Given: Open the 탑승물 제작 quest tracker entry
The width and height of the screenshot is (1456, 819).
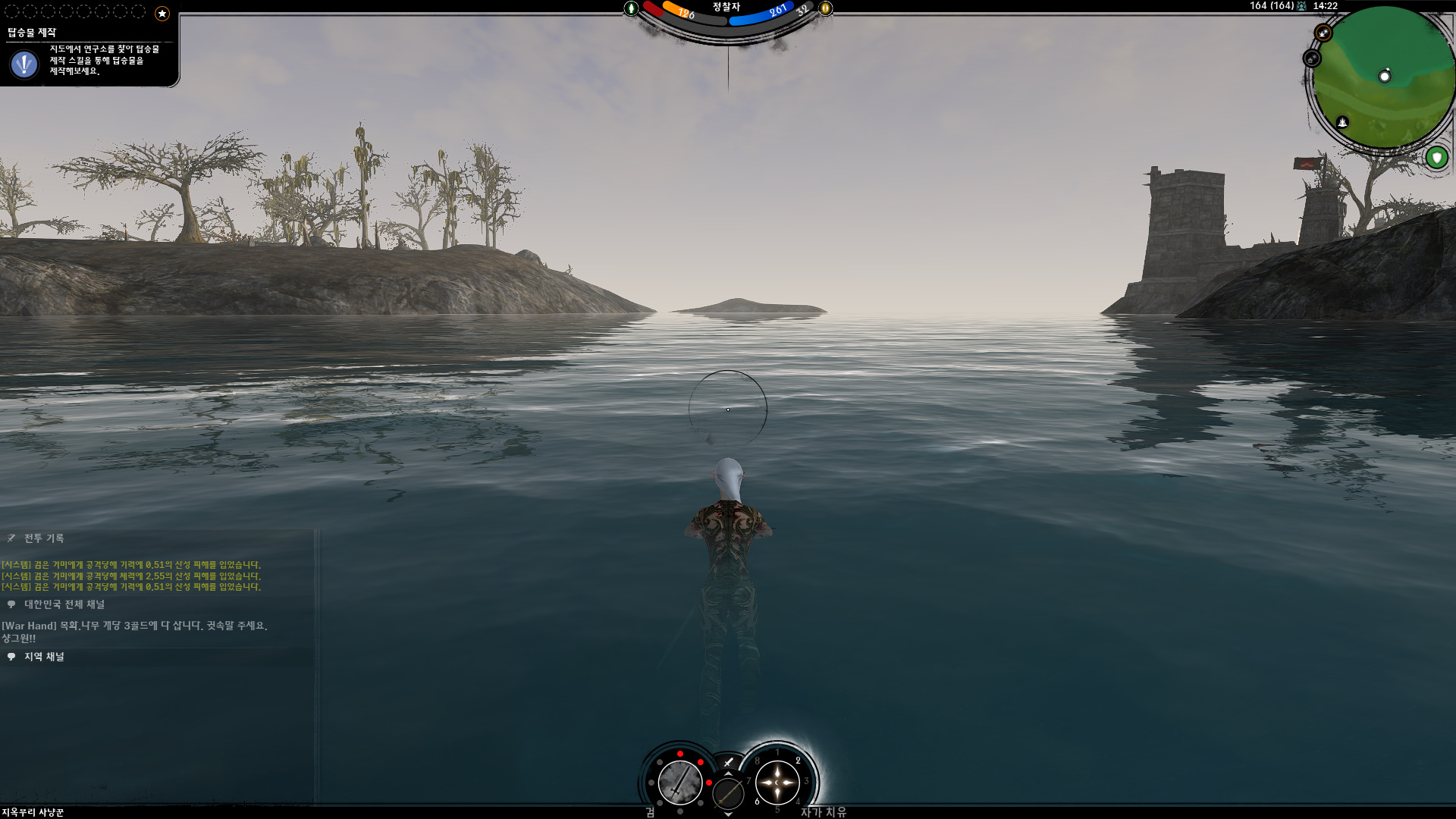Looking at the screenshot, I should coord(32,33).
